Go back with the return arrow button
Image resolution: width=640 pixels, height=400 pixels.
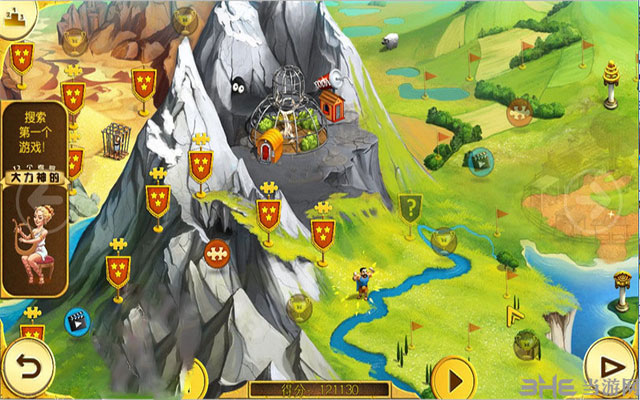point(26,363)
